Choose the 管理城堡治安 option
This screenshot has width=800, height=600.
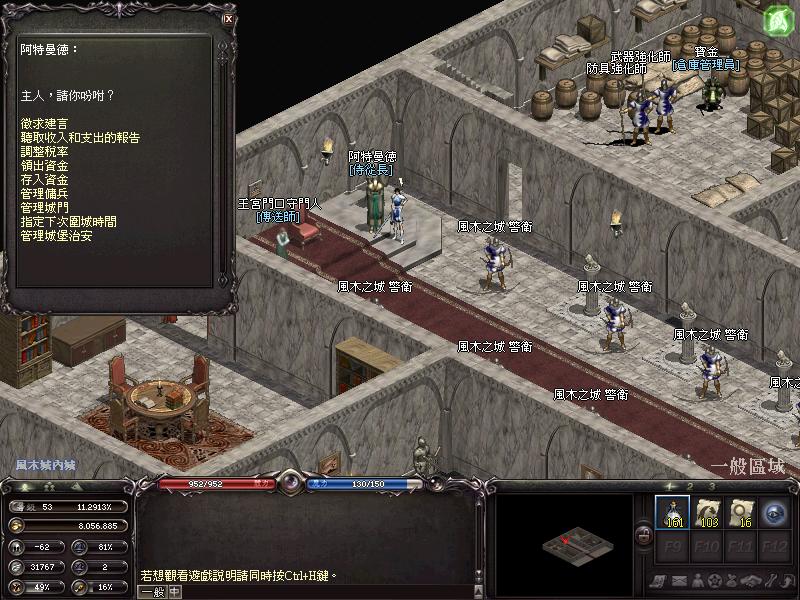pyautogui.click(x=56, y=235)
